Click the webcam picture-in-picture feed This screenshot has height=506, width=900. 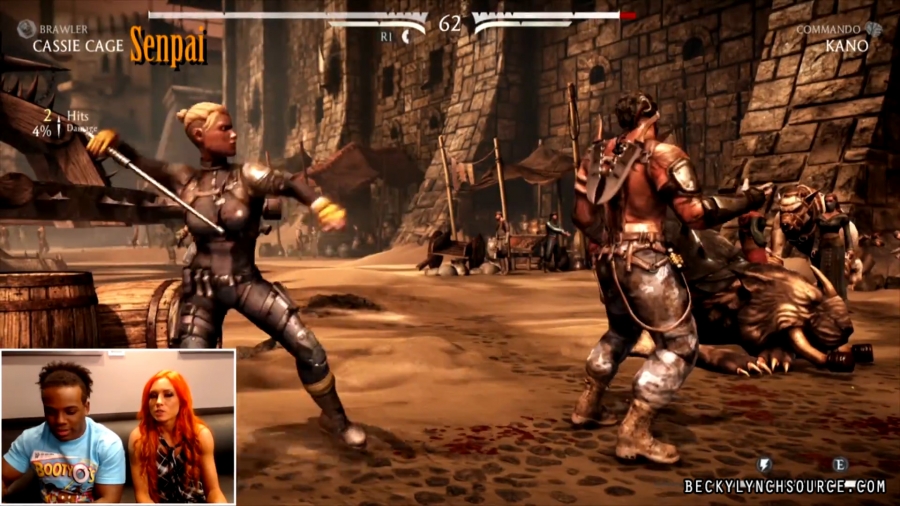118,426
